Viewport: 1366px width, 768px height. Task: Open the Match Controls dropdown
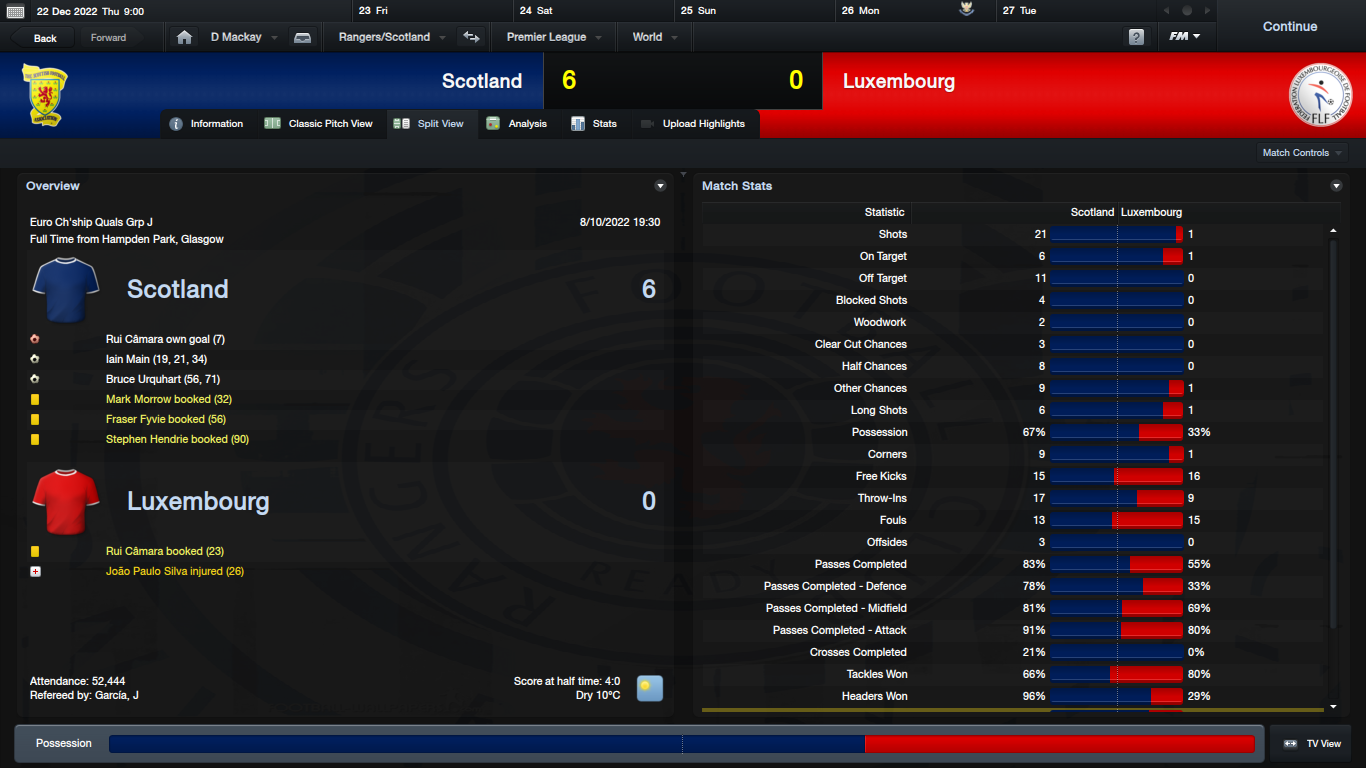click(1302, 153)
